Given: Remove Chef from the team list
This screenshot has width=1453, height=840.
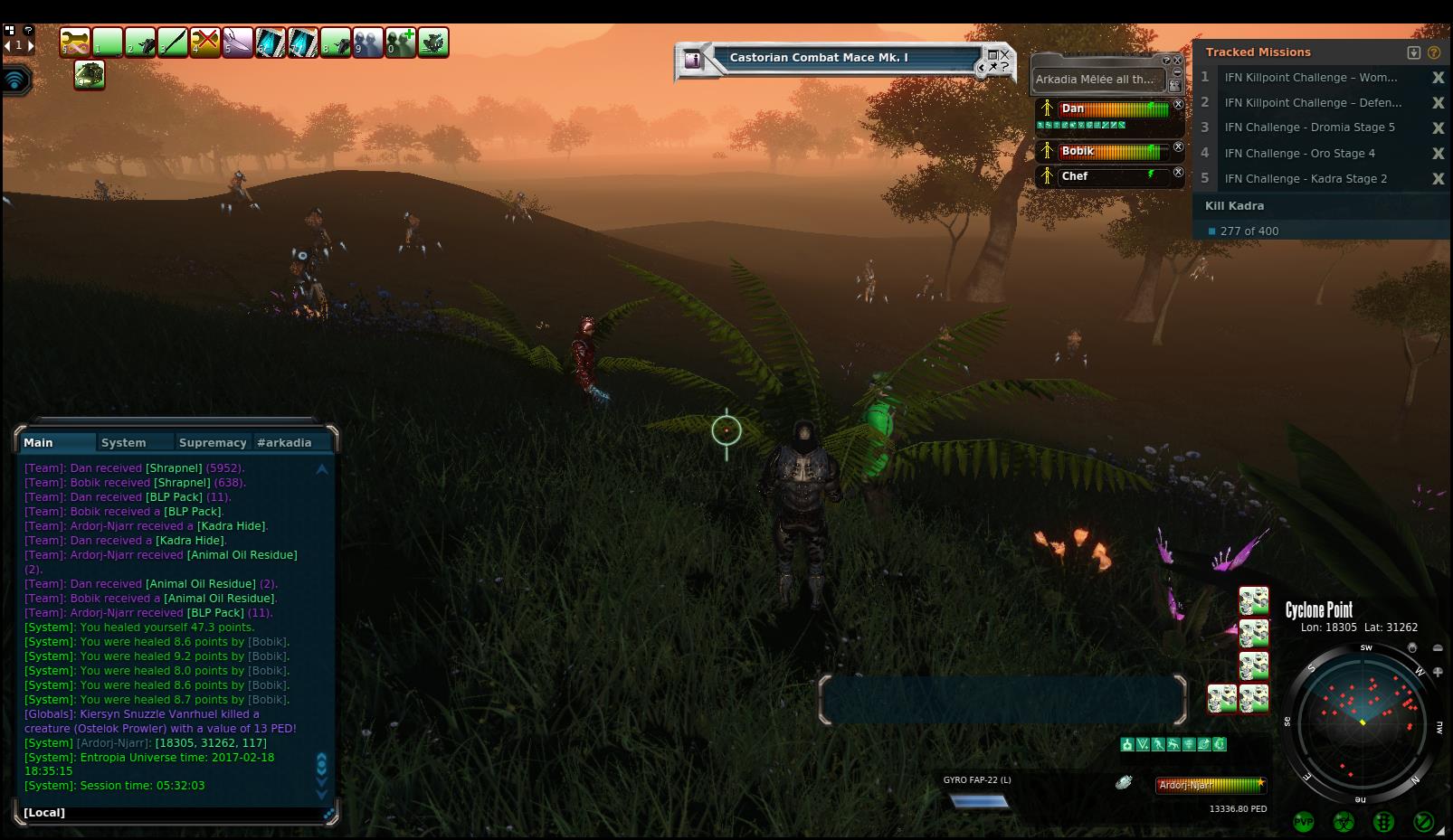Looking at the screenshot, I should pos(1178,172).
